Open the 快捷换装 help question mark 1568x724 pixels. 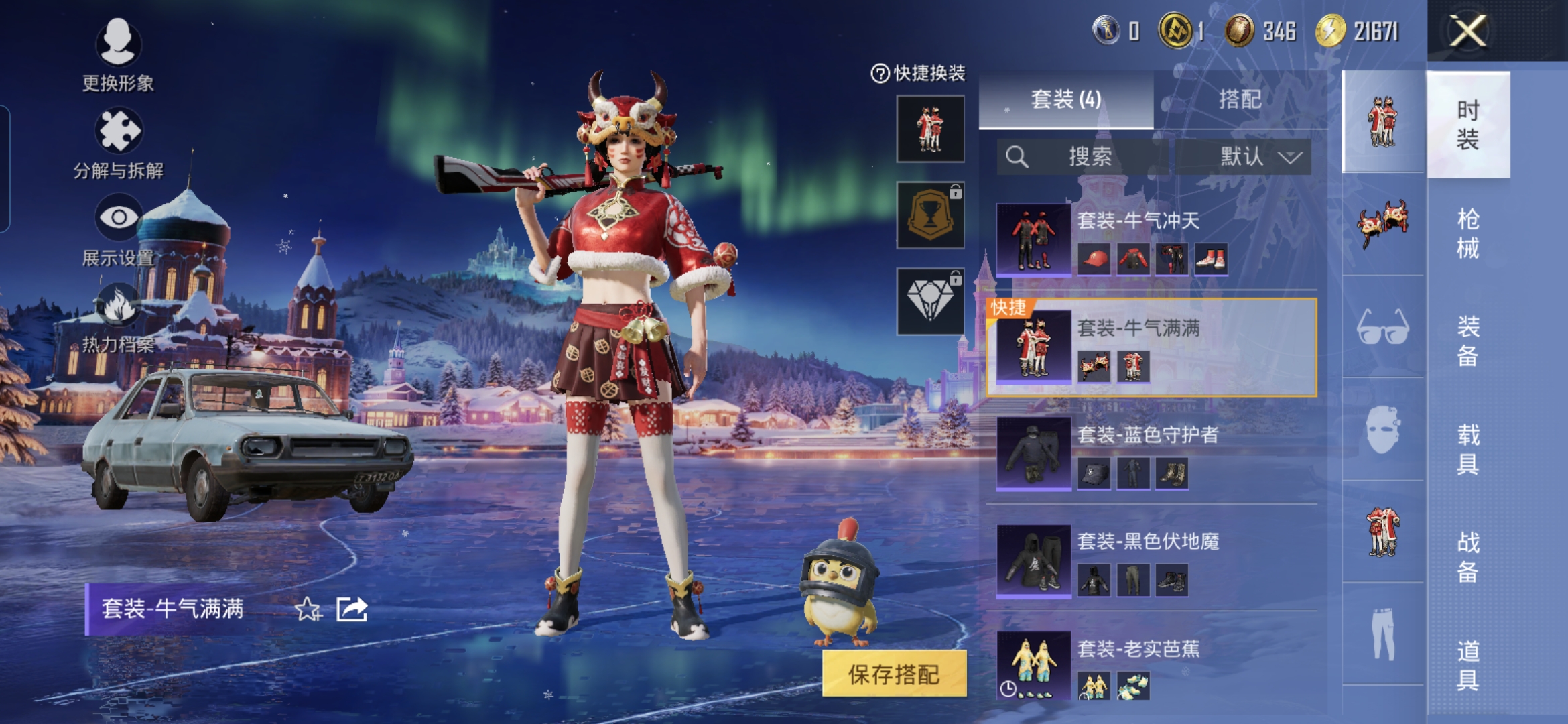pos(879,74)
